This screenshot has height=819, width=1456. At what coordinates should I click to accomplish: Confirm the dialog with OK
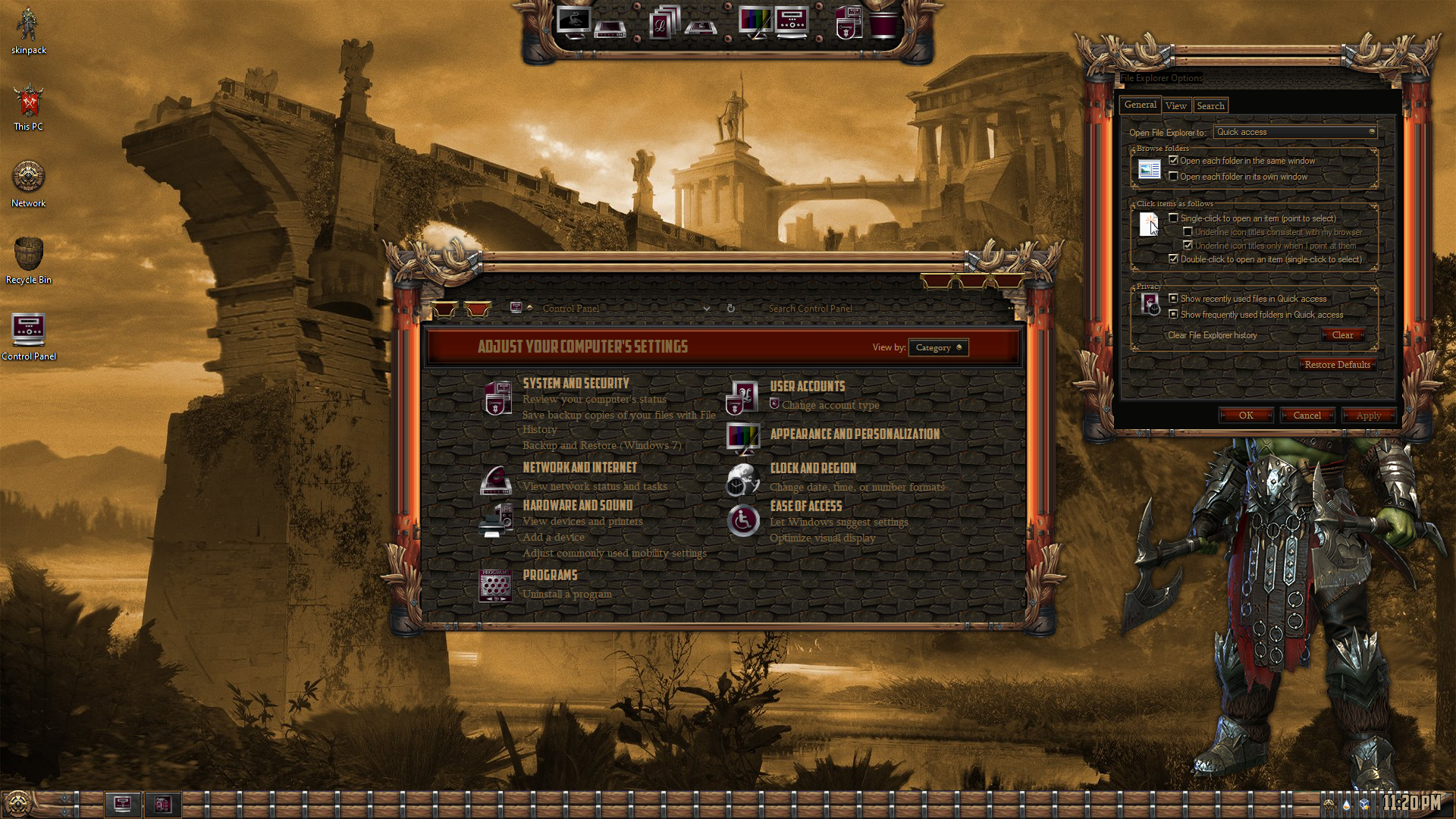pos(1246,416)
